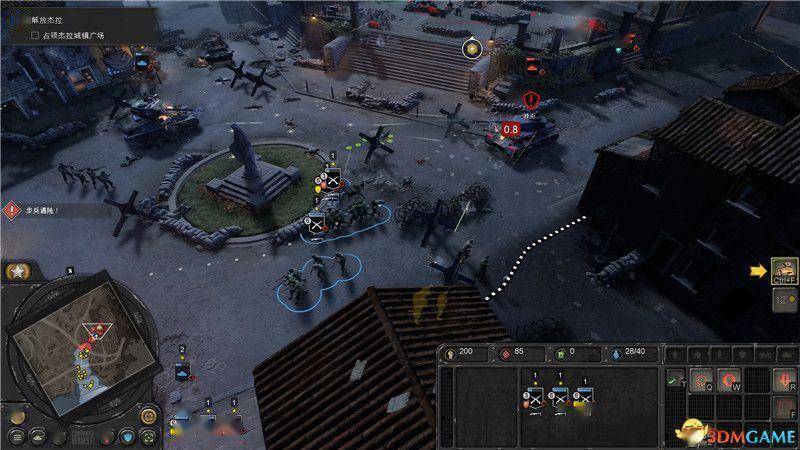This screenshot has height=450, width=800.
Task: Click the red shield alert marker over tank
Action: [x=530, y=100]
